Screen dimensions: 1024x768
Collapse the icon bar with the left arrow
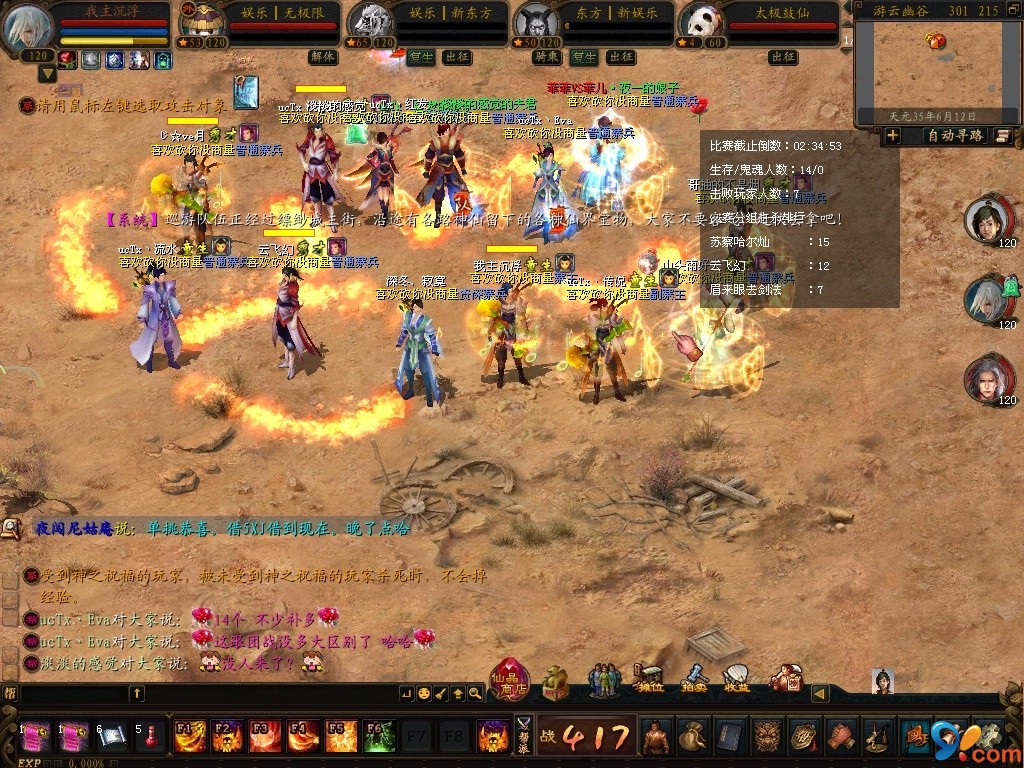819,693
